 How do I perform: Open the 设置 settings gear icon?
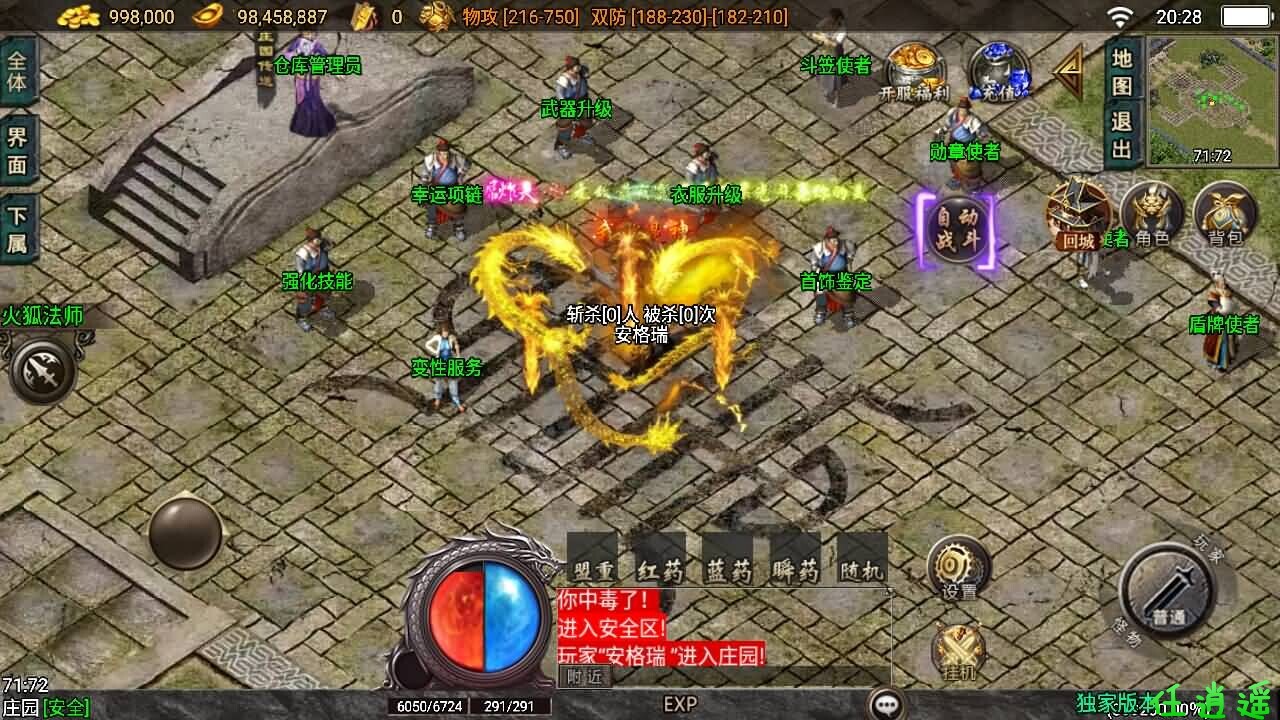957,566
